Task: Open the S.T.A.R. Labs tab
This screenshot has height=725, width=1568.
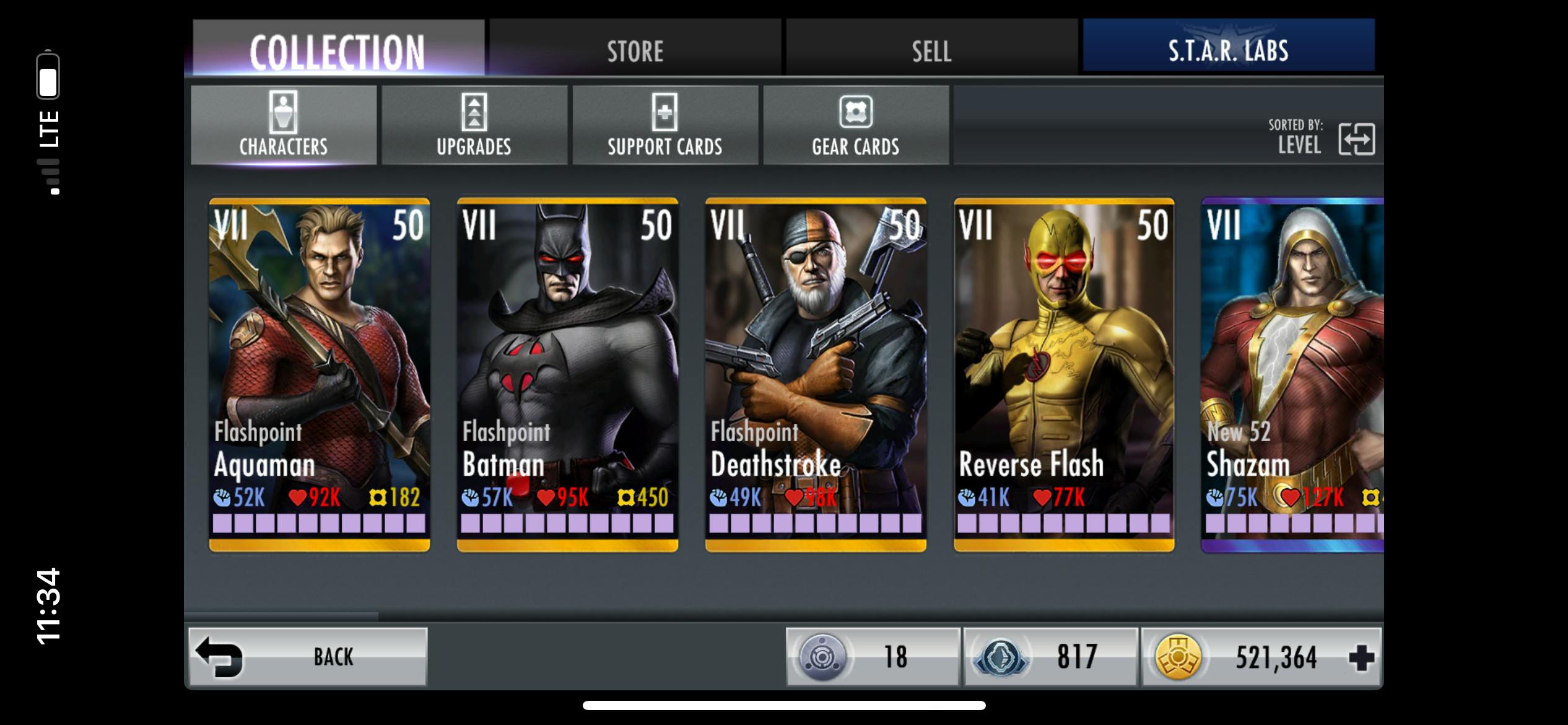Action: click(1229, 48)
